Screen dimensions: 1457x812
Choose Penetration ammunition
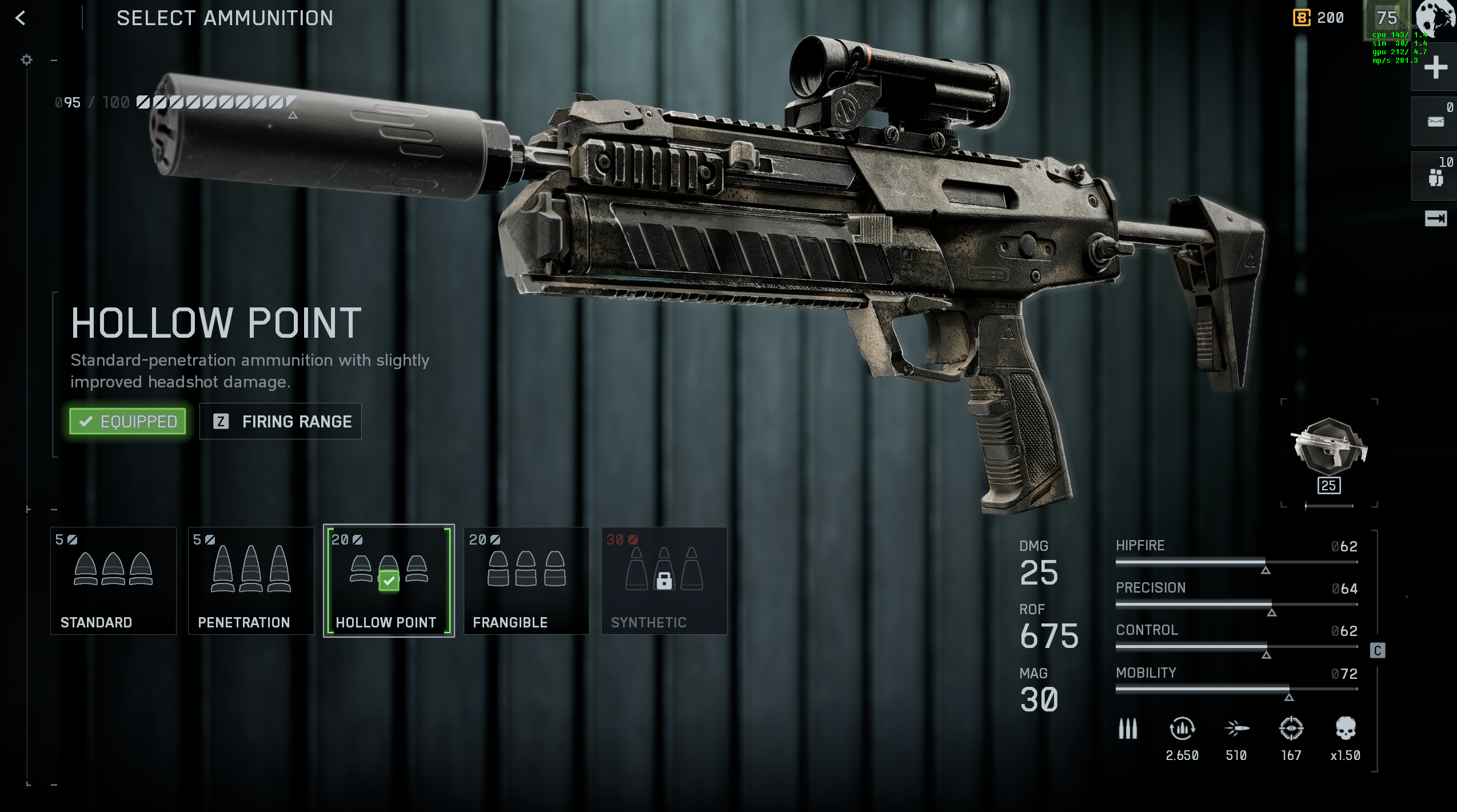point(251,580)
